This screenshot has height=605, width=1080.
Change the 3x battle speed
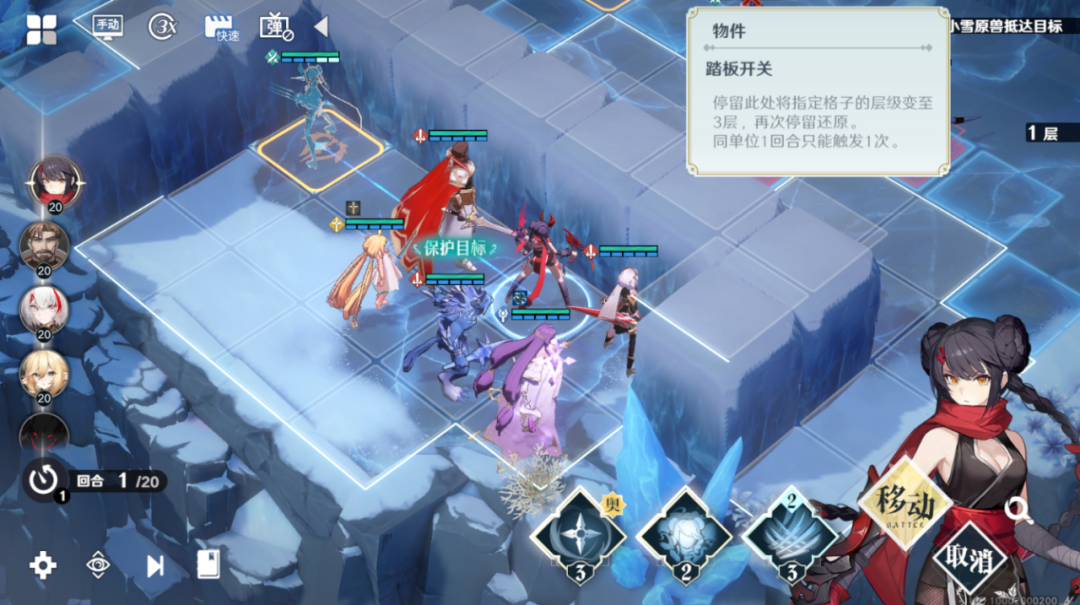[x=162, y=28]
